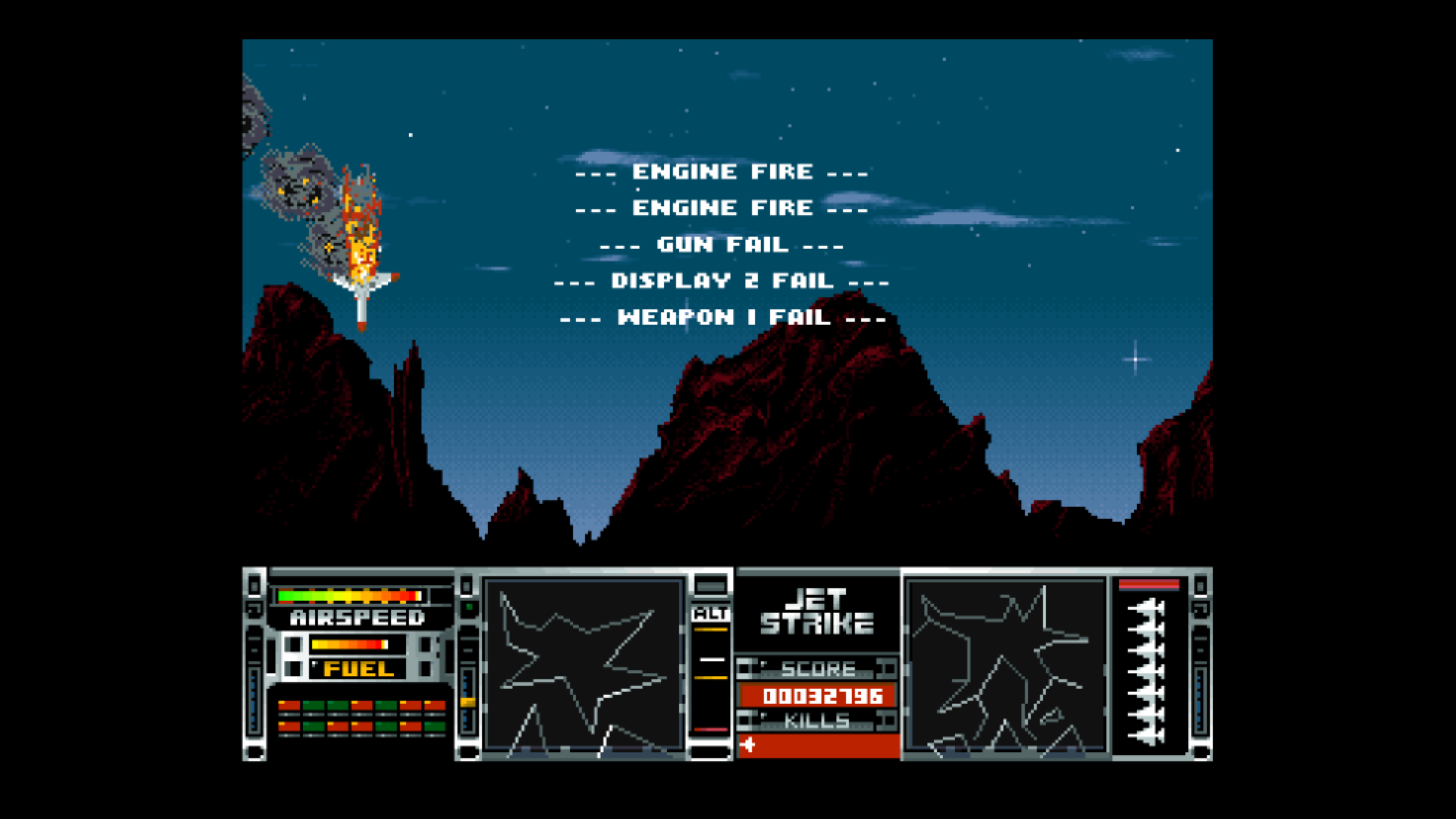Click the left cracked radar display
This screenshot has width=1456, height=819.
584,667
